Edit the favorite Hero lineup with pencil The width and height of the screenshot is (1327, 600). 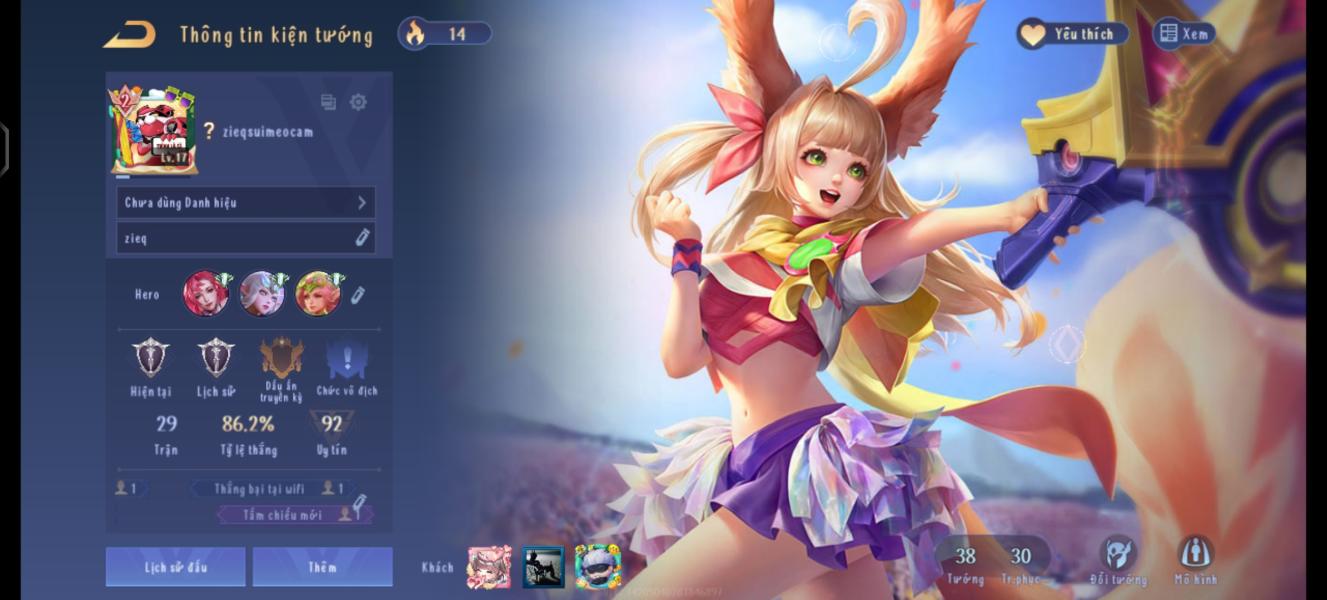358,295
